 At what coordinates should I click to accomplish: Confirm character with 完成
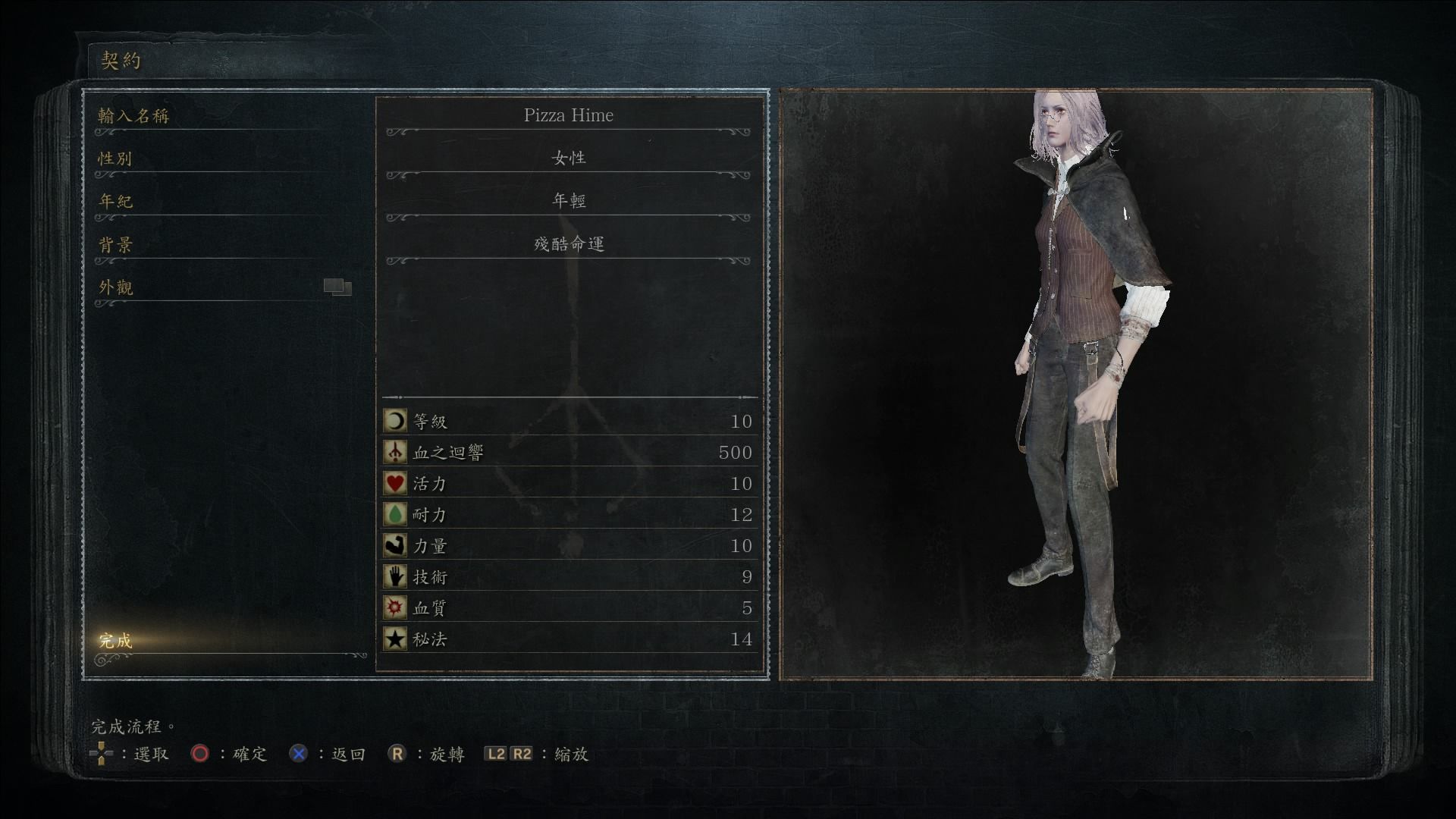tap(115, 641)
